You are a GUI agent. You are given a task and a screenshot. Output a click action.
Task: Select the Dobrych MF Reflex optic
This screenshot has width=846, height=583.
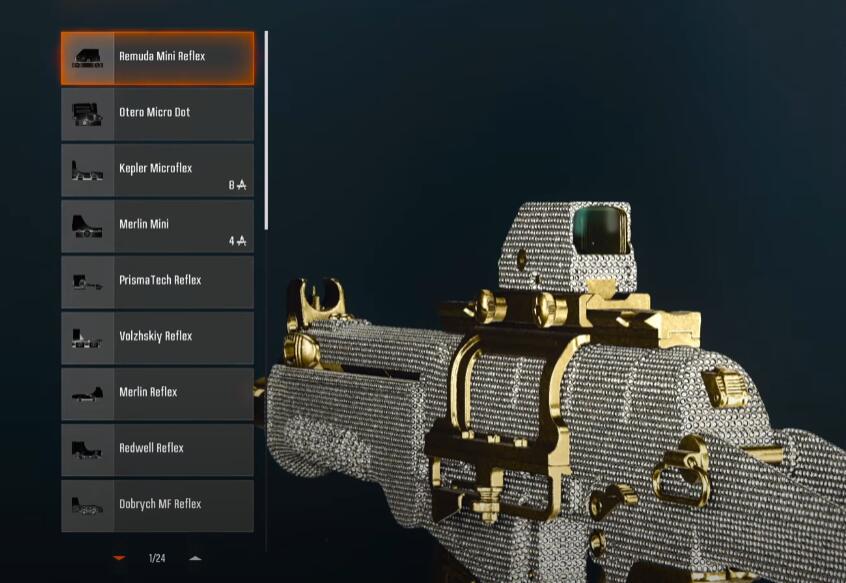pos(157,506)
